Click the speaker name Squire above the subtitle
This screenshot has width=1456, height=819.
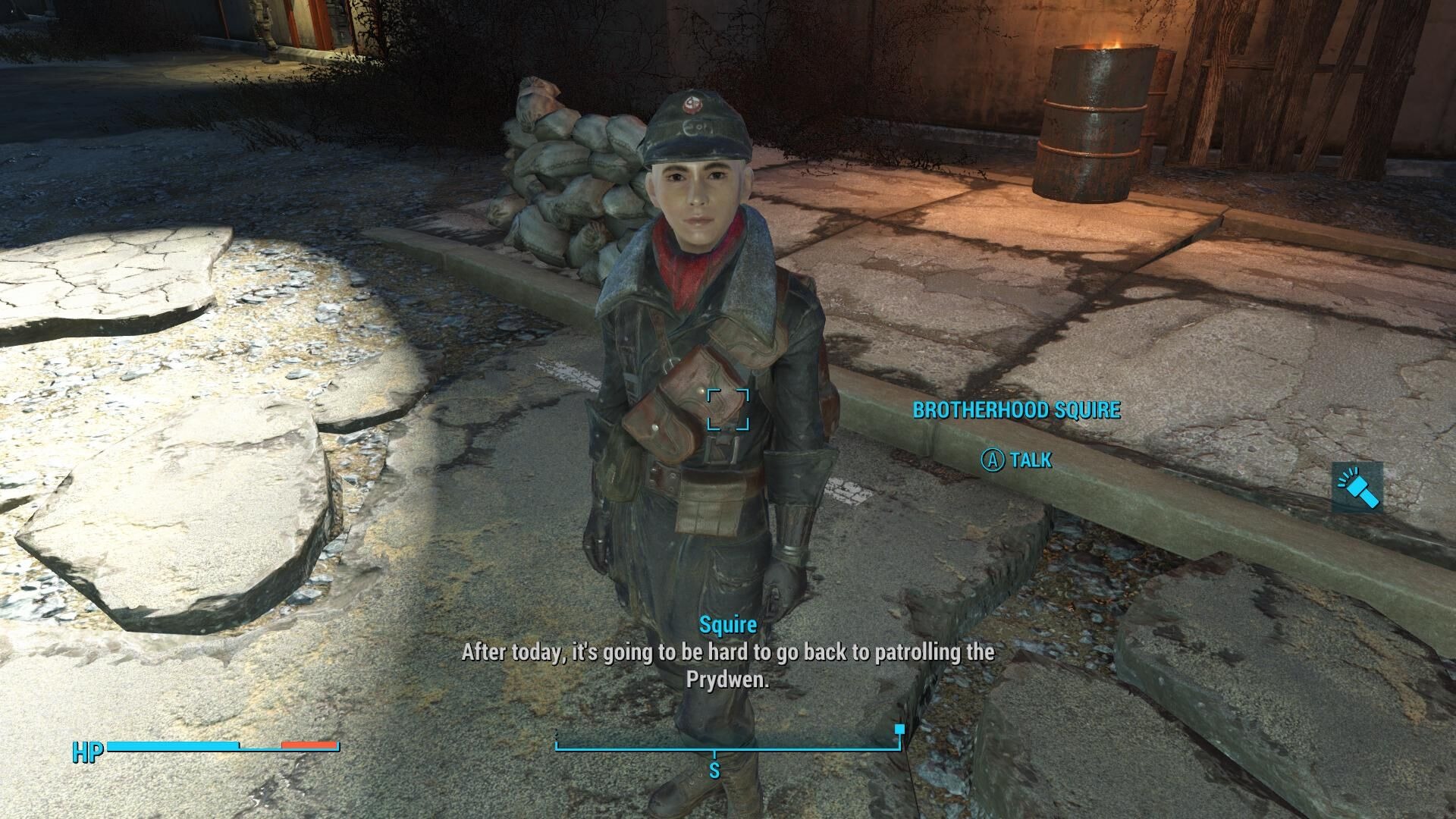point(726,625)
